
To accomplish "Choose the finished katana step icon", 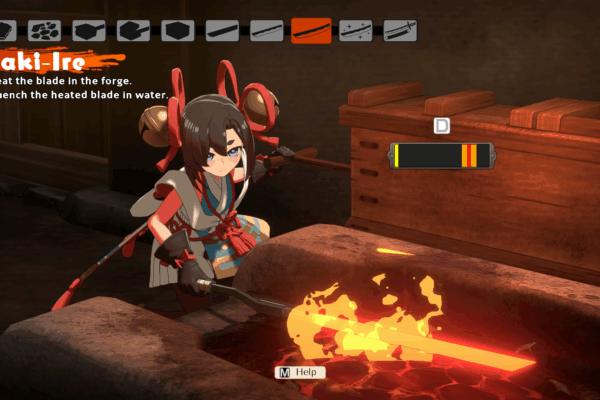I will point(400,31).
